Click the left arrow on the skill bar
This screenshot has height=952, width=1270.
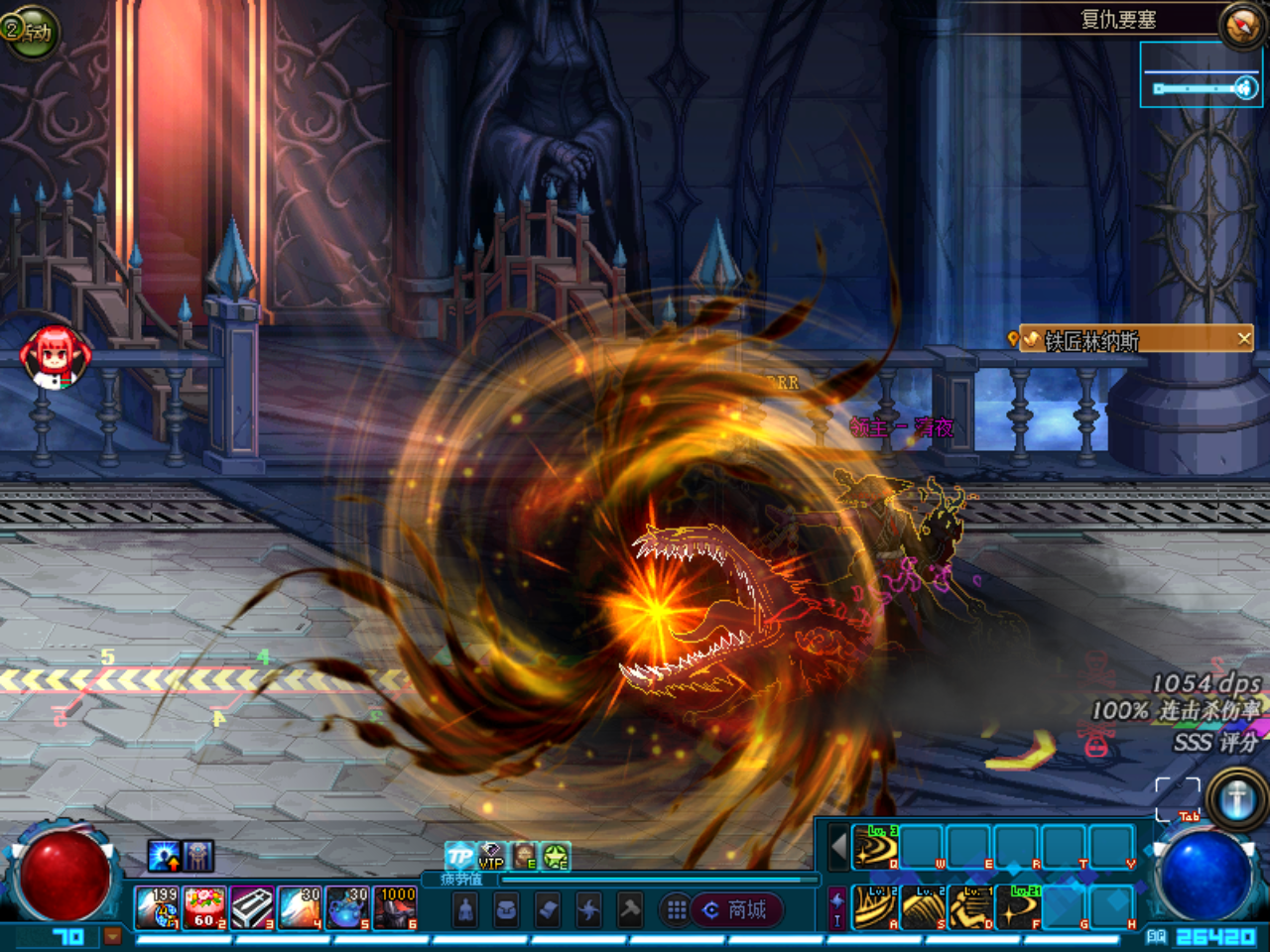pos(838,847)
